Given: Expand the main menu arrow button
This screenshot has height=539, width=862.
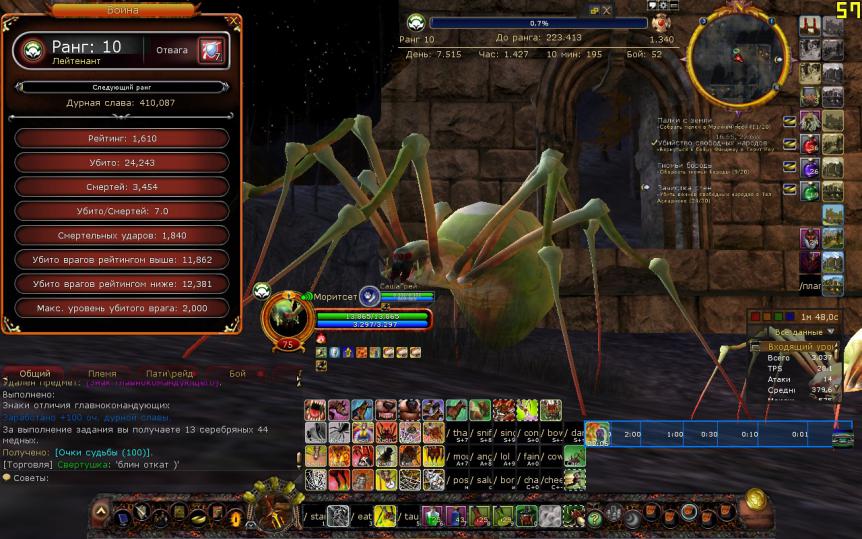Looking at the screenshot, I should tap(100, 514).
